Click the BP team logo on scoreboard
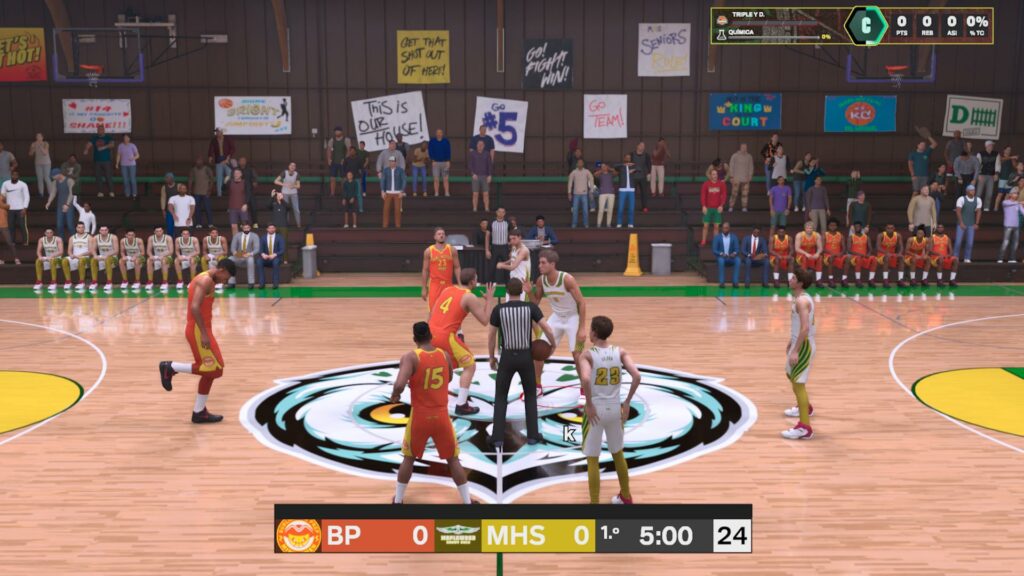This screenshot has width=1024, height=576. coord(298,535)
